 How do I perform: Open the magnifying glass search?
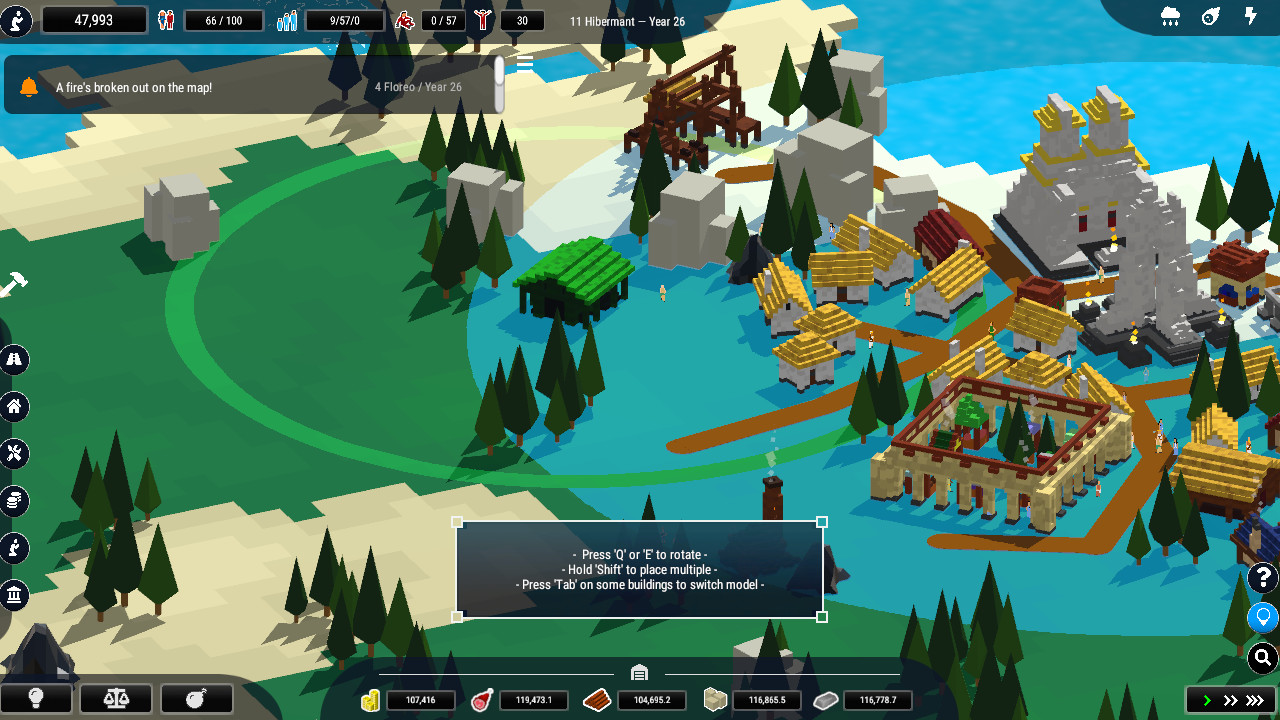[1263, 657]
